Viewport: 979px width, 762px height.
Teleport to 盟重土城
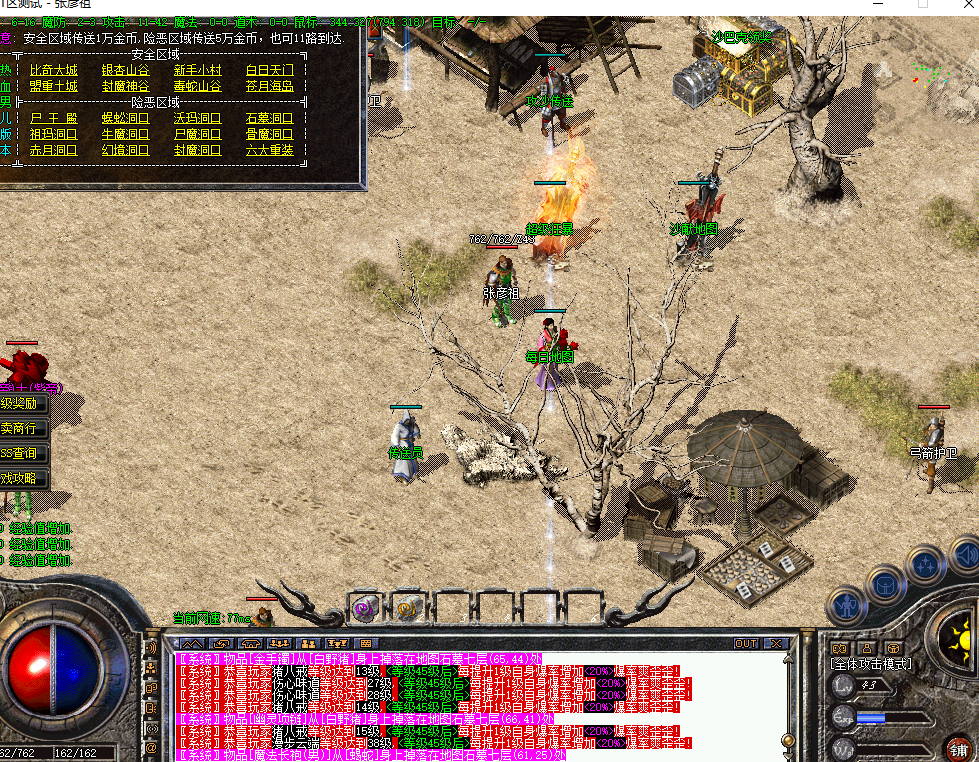click(53, 86)
